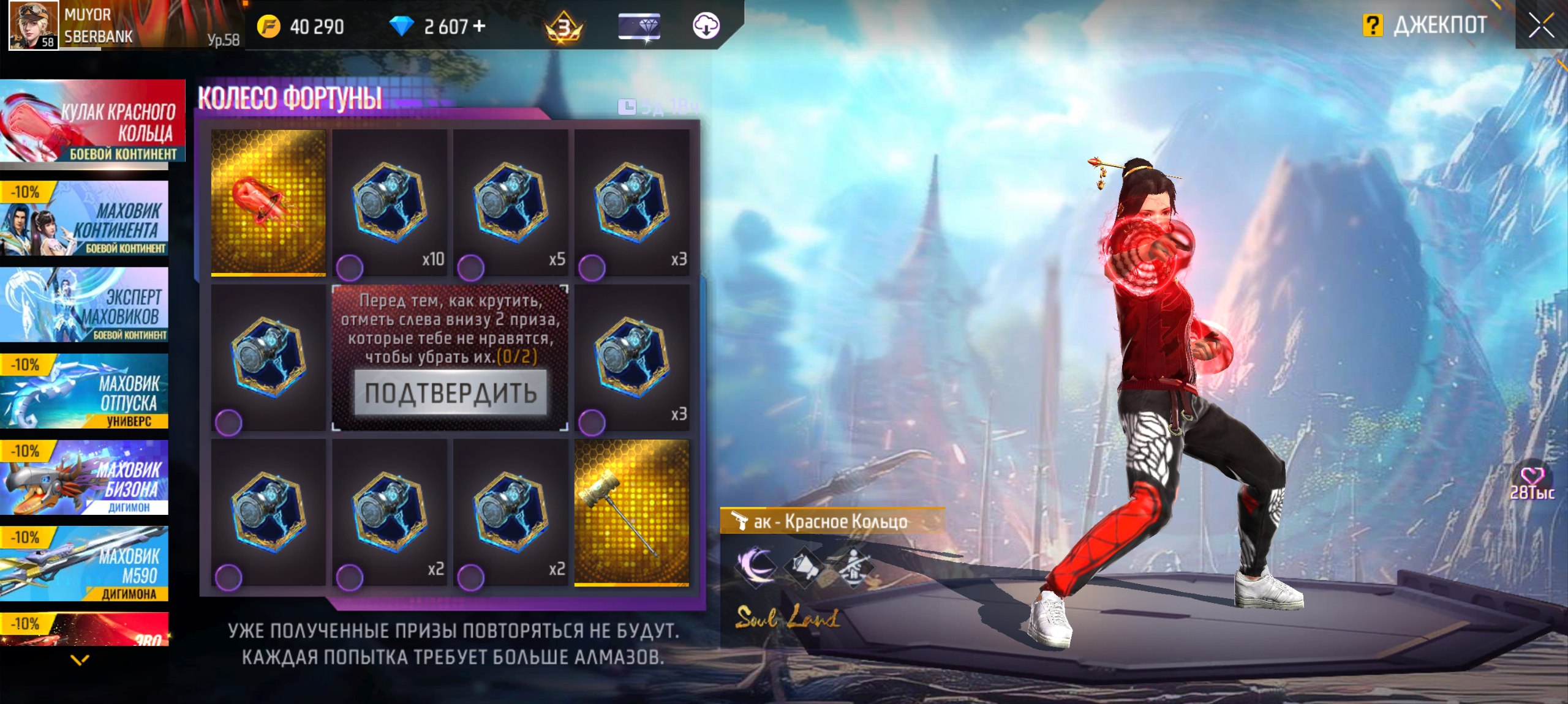Select Маховик M590 Дигимона tab
Screen dimensions: 1568x704
pos(85,564)
